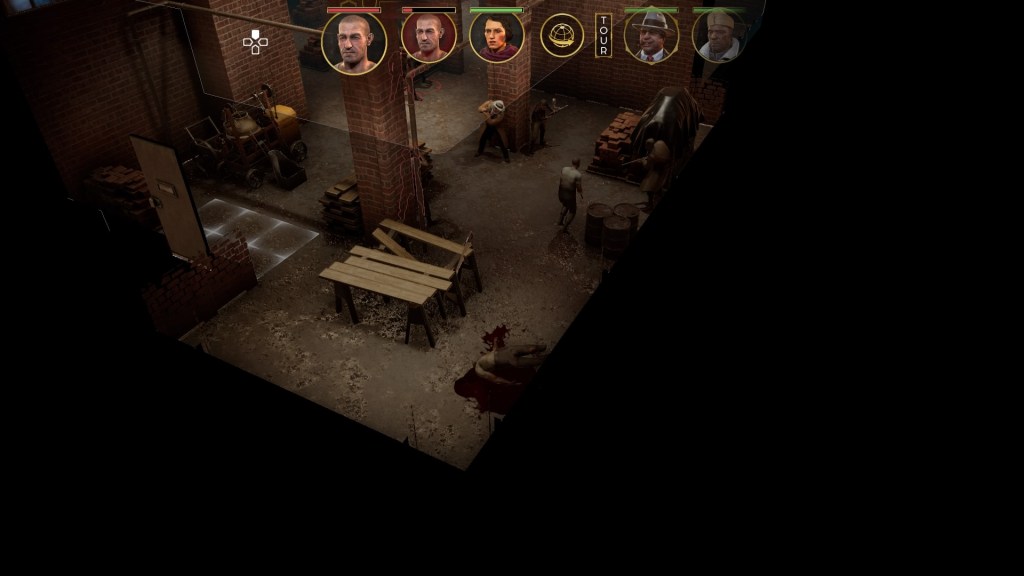Select the bald man portrait with red background

coord(429,37)
